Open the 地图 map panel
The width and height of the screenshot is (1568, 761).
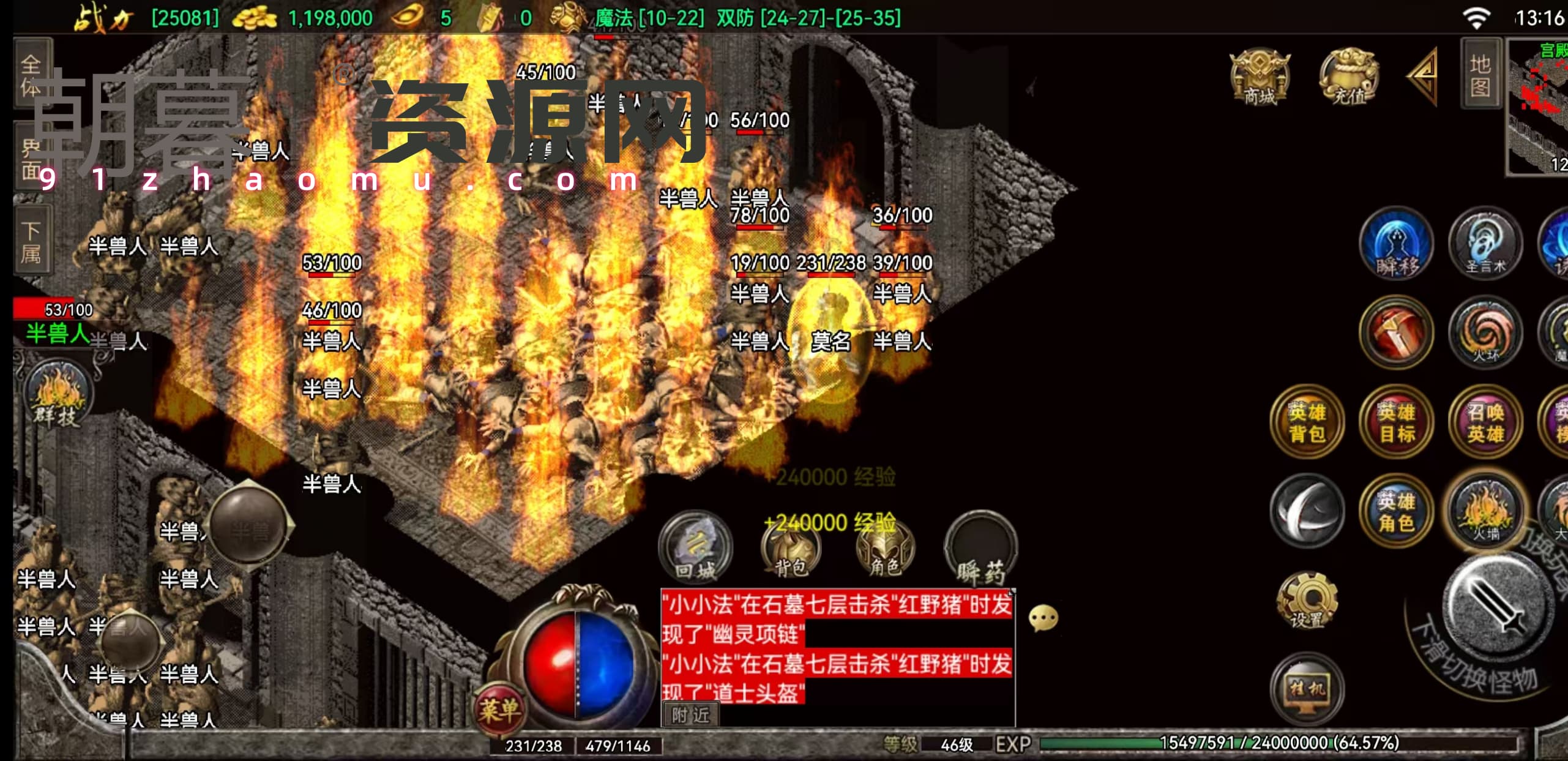pyautogui.click(x=1480, y=73)
